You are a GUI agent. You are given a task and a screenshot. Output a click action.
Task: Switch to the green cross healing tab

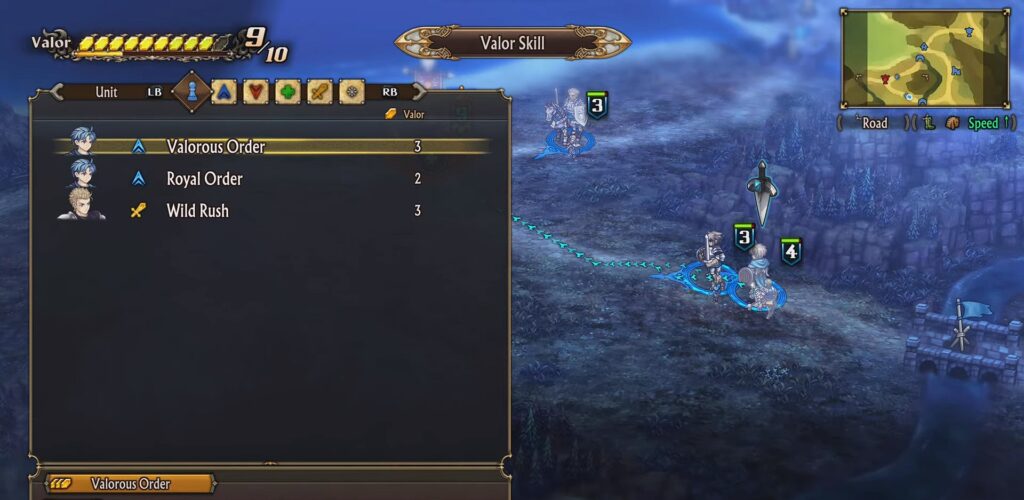(288, 92)
